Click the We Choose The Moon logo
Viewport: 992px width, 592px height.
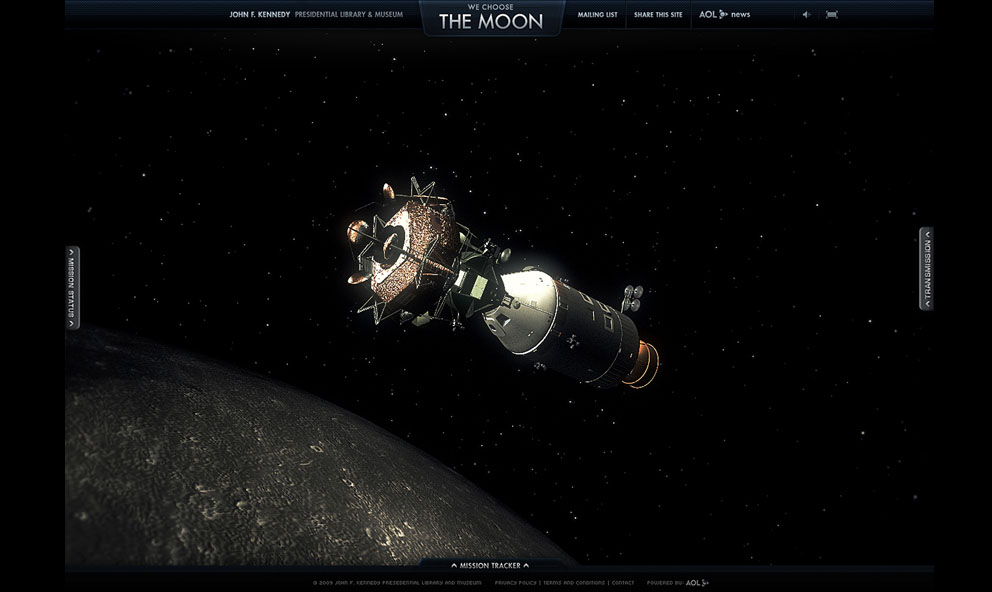[491, 17]
